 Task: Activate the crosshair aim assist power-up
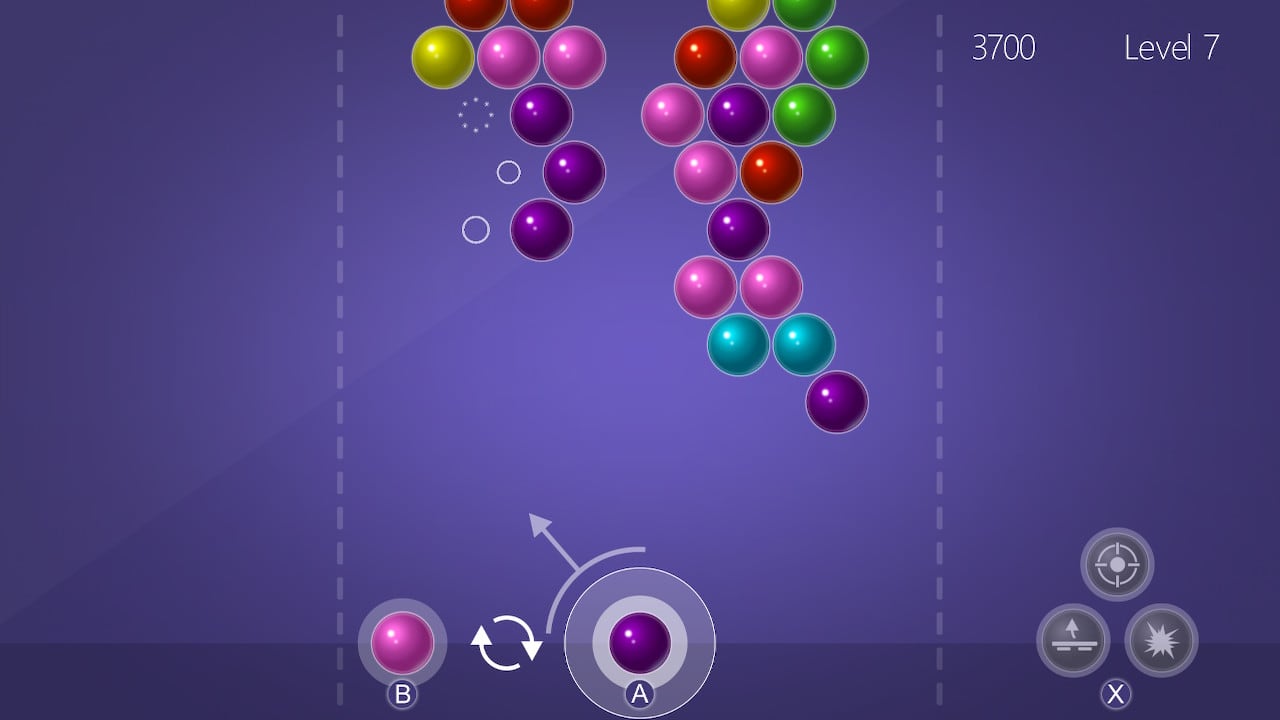(x=1115, y=564)
